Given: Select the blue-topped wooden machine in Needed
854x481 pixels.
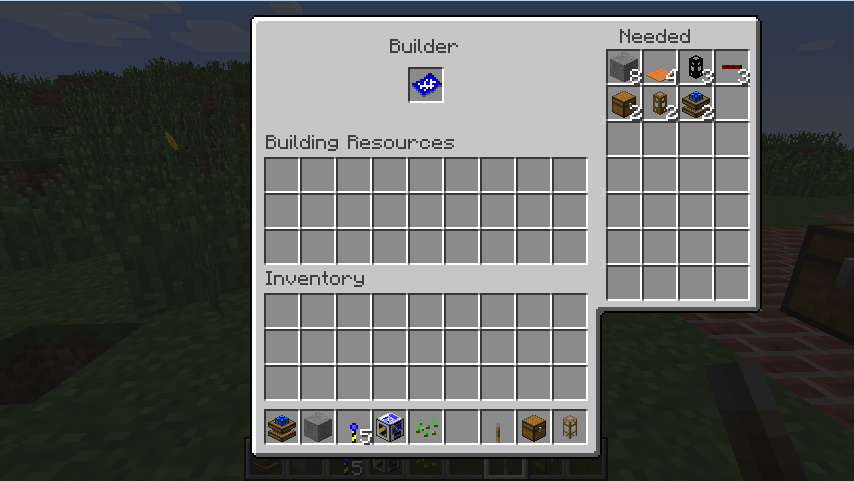Looking at the screenshot, I should pos(696,104).
